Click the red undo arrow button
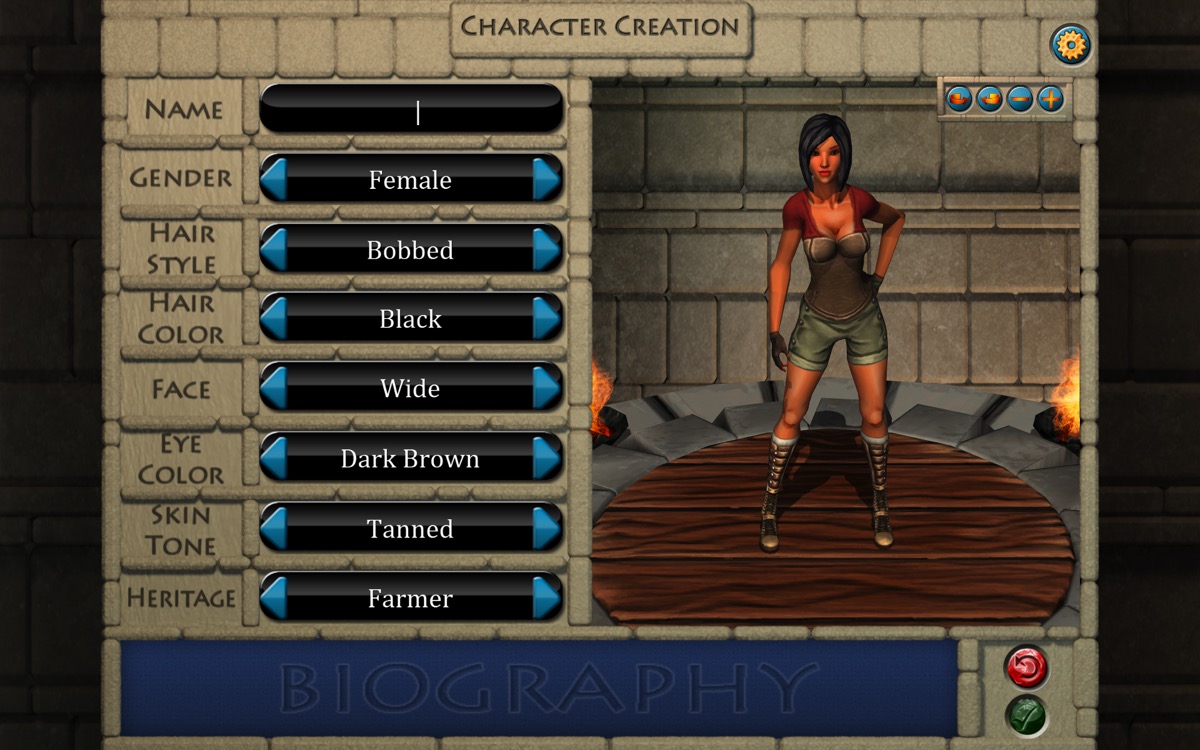The image size is (1200, 750). tap(1027, 668)
